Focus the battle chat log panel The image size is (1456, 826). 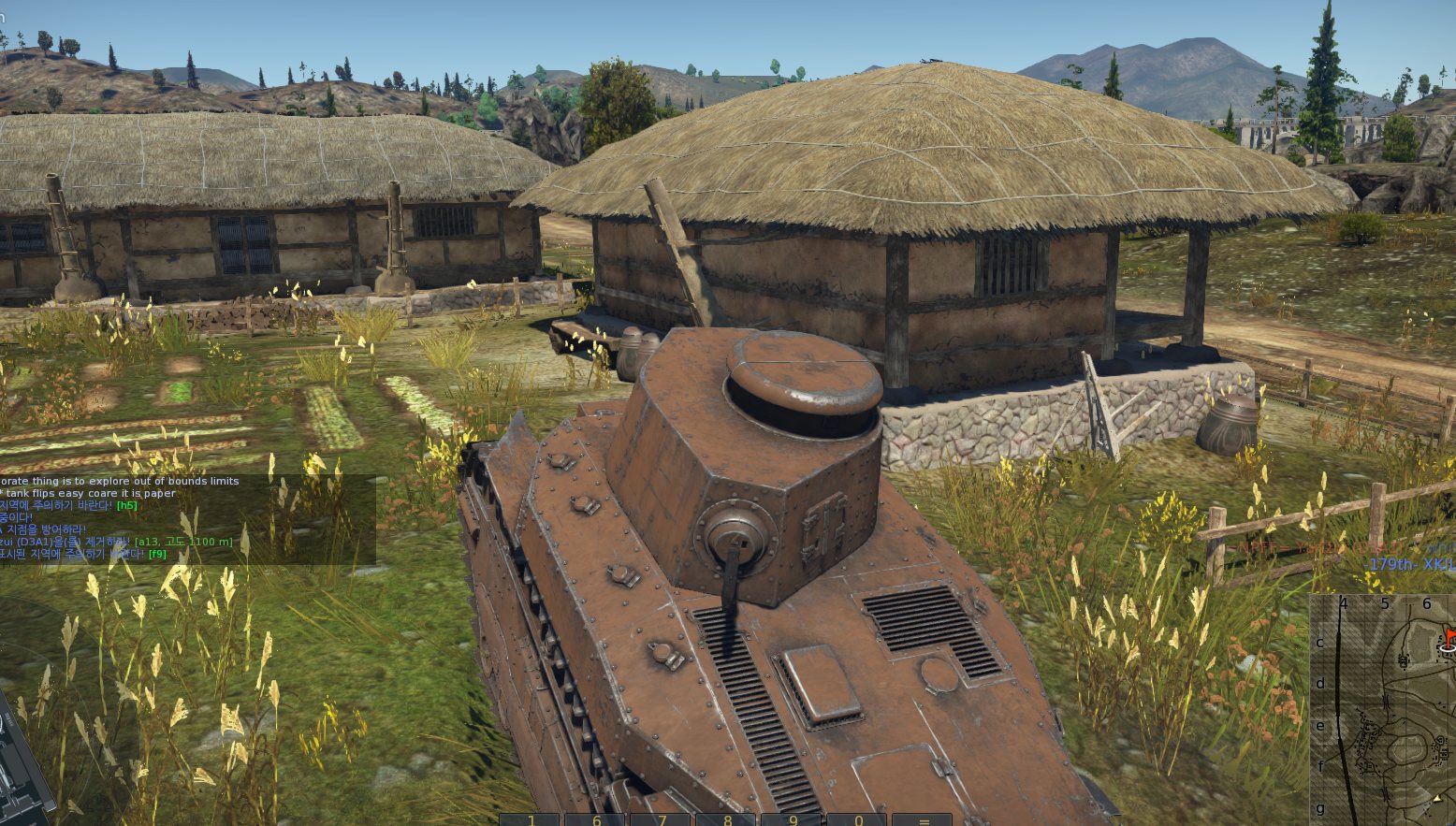pyautogui.click(x=187, y=517)
